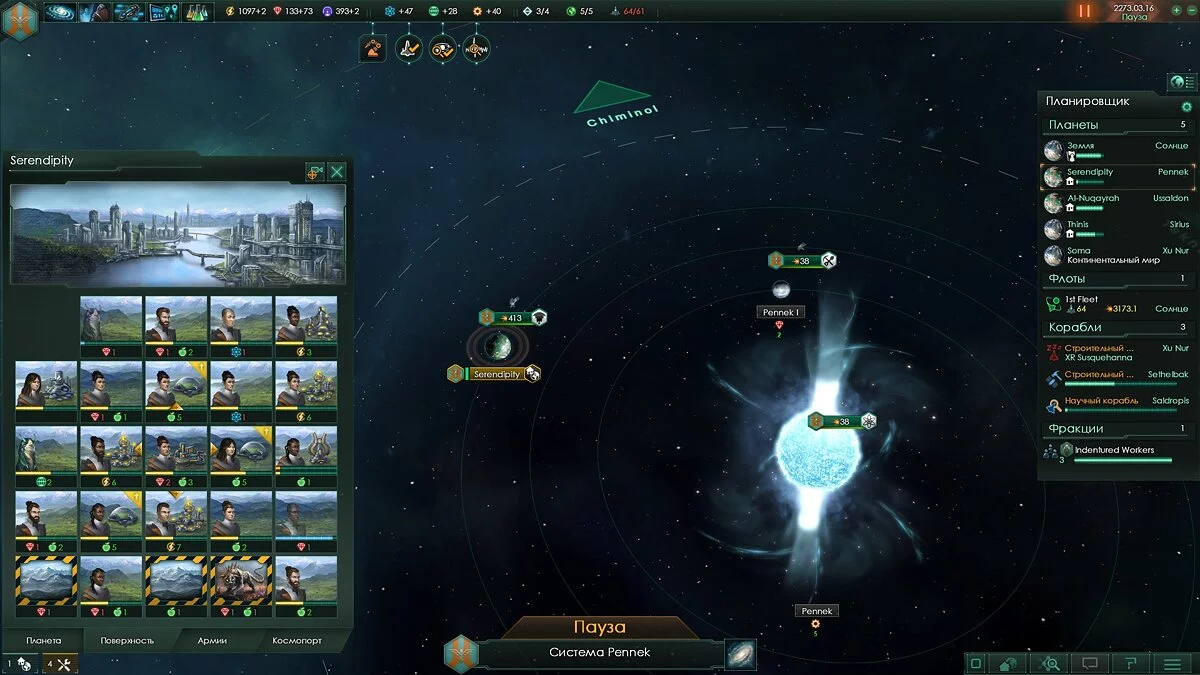Click the Pennek I planet label
Image resolution: width=1200 pixels, height=675 pixels.
[780, 312]
